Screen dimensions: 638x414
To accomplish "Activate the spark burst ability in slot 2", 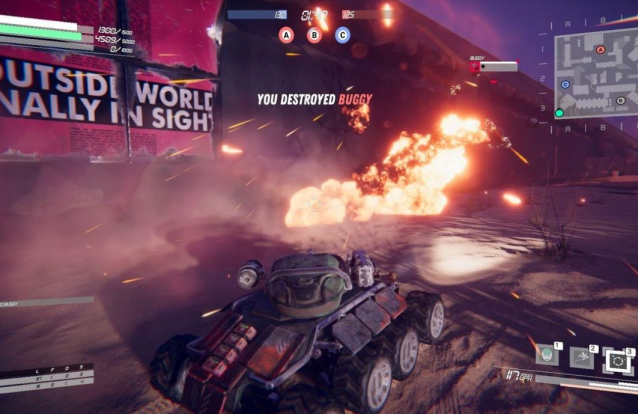I will (x=582, y=356).
